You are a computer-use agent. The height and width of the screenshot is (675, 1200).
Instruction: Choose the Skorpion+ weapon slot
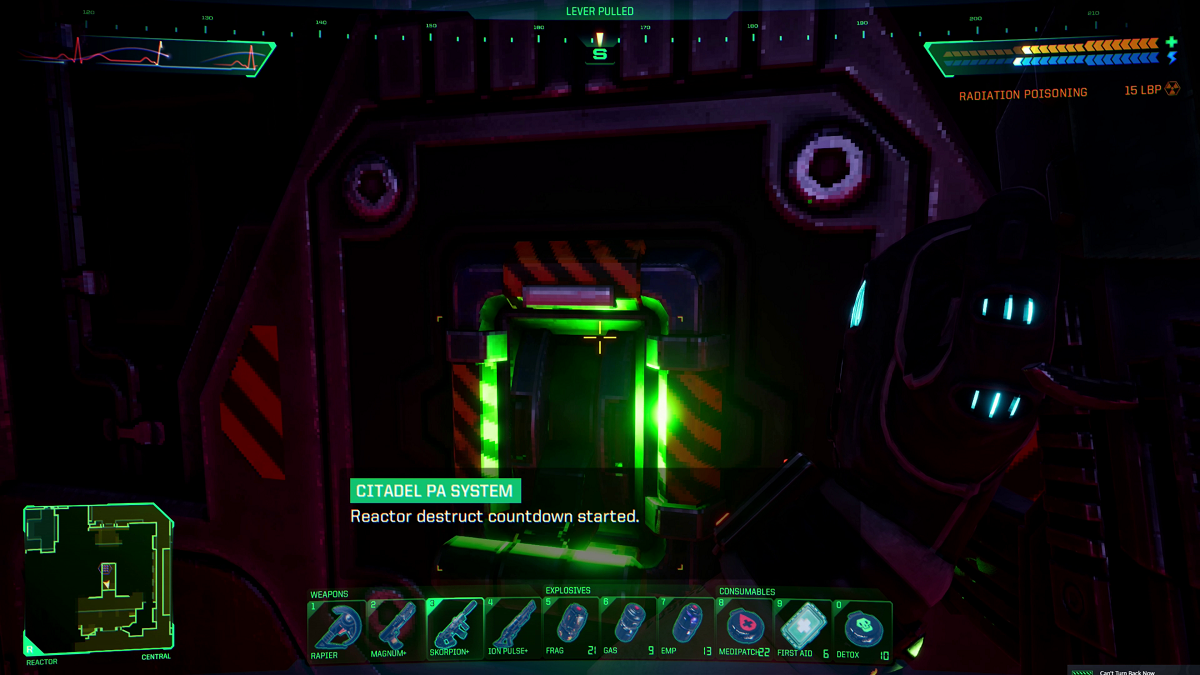[454, 627]
